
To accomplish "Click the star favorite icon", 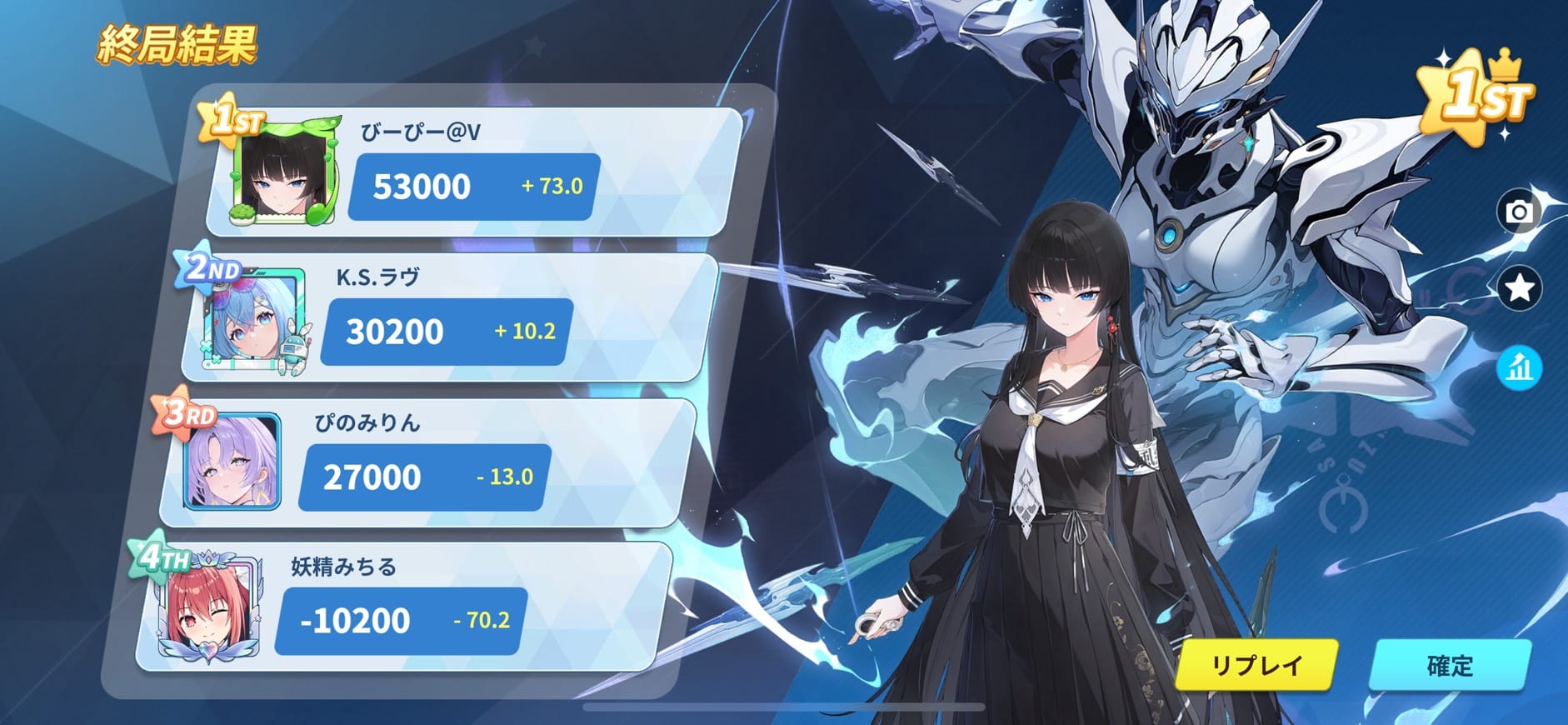I will tap(1519, 288).
